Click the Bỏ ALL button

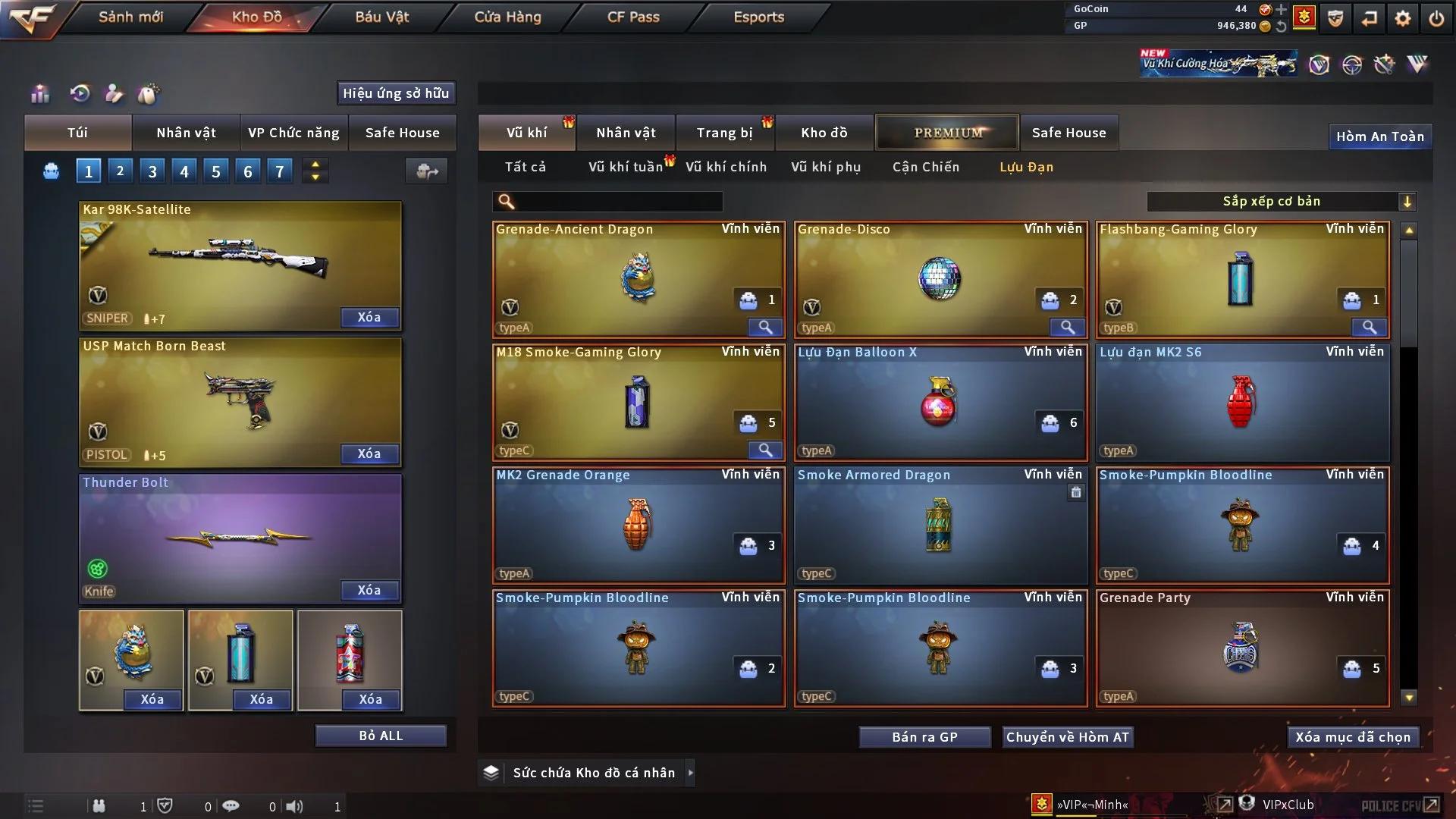(381, 736)
